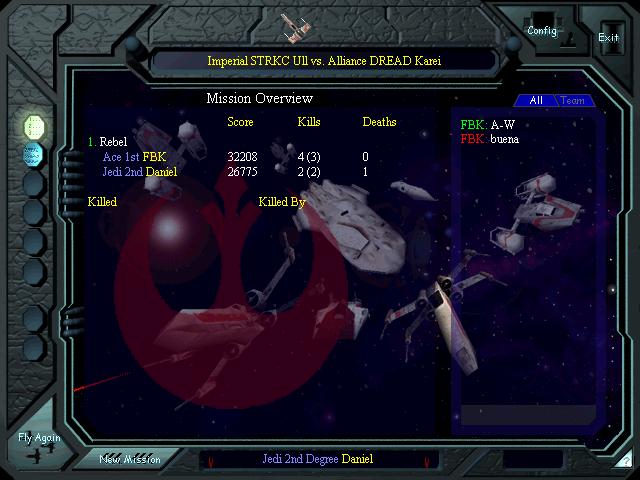Select player row Jedi 2nd Daniel

coord(140,172)
